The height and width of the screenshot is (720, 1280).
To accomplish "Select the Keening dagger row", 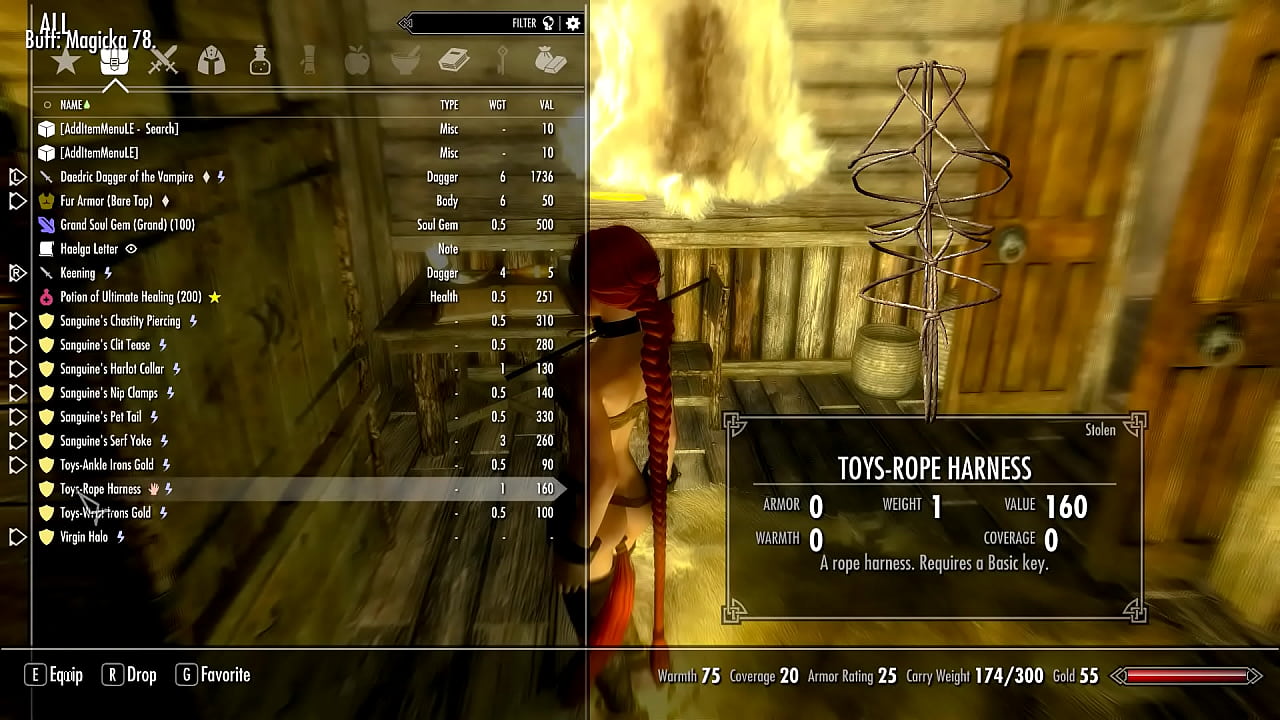I will (77, 273).
